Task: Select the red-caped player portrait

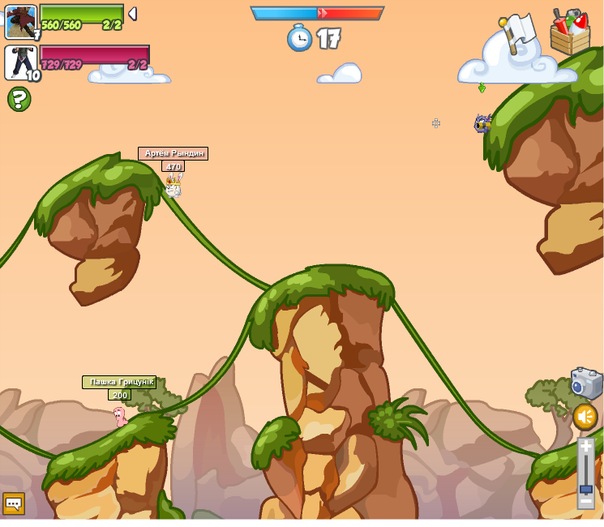Action: pyautogui.click(x=20, y=21)
